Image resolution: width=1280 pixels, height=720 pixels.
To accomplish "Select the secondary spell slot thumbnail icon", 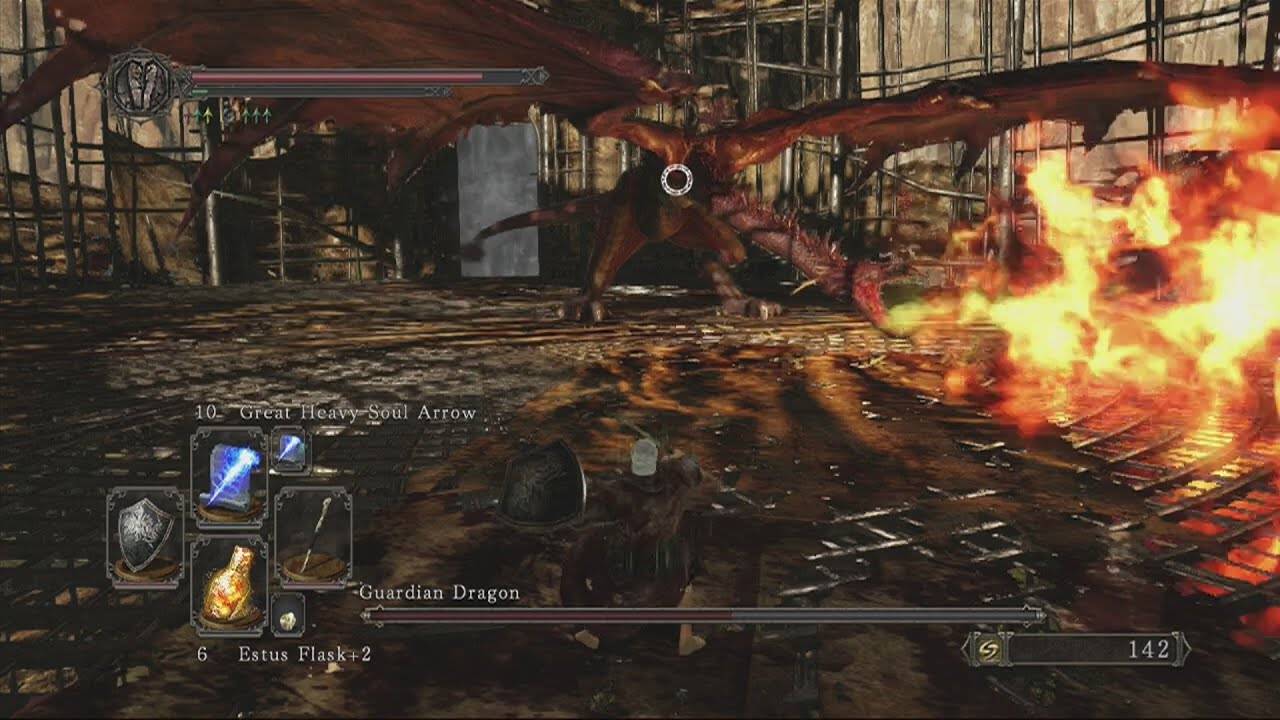I will (x=292, y=452).
